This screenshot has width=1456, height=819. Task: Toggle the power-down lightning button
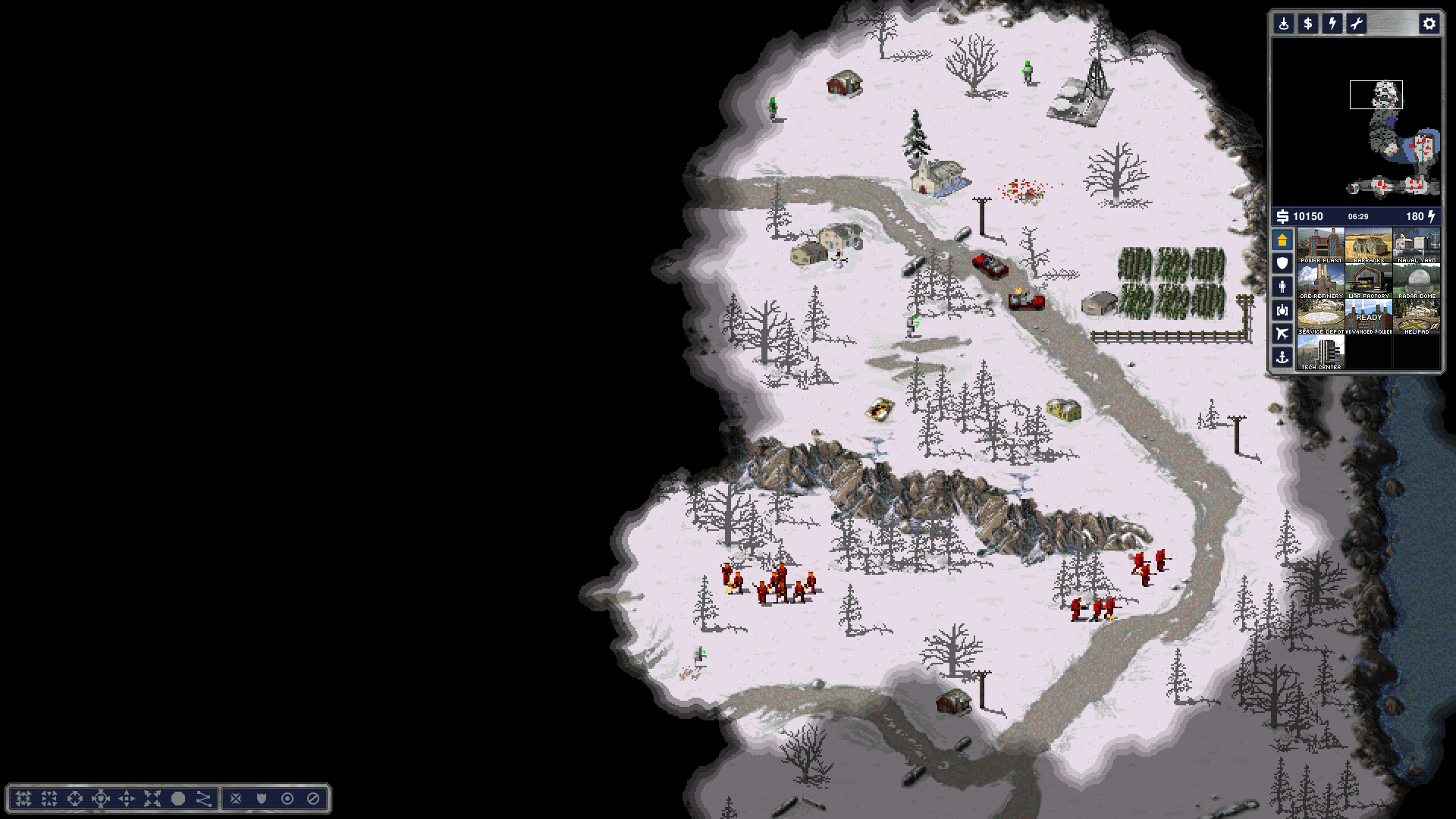tap(1332, 24)
